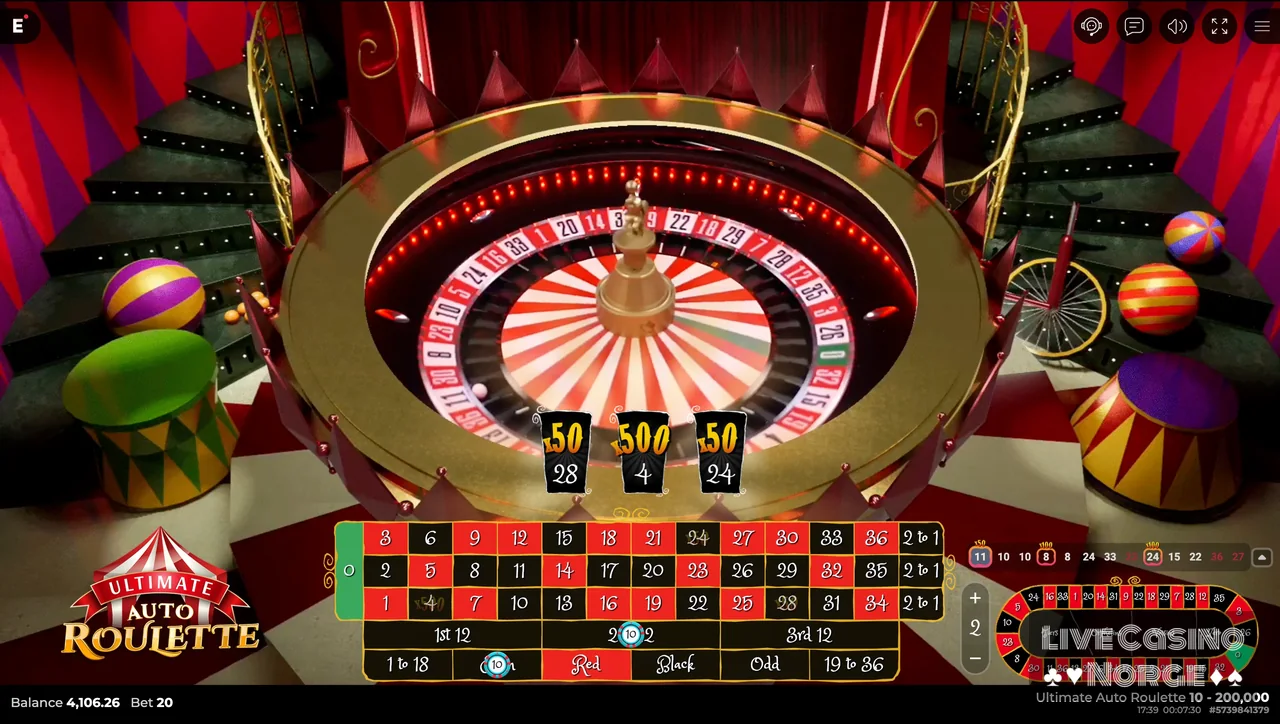Open the live chat window
The image size is (1280, 724).
[1133, 27]
